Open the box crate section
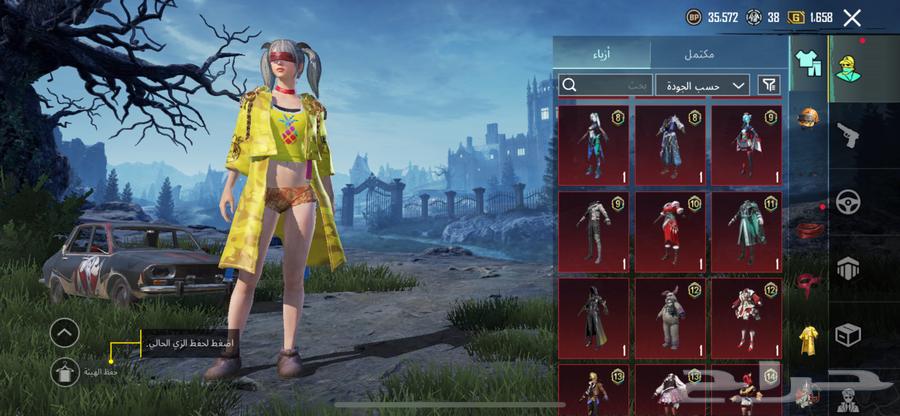The height and width of the screenshot is (416, 900). click(x=848, y=335)
